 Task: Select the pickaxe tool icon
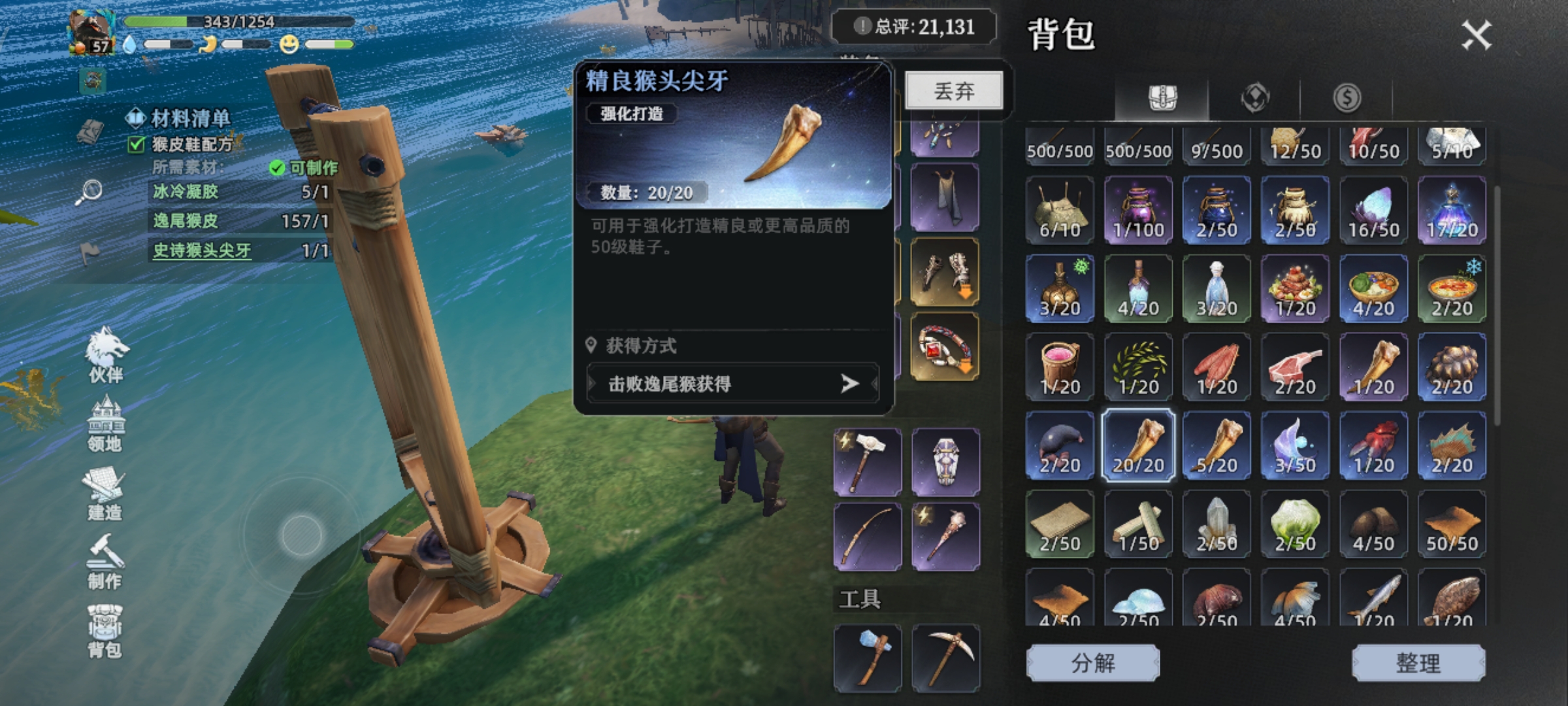[947, 657]
